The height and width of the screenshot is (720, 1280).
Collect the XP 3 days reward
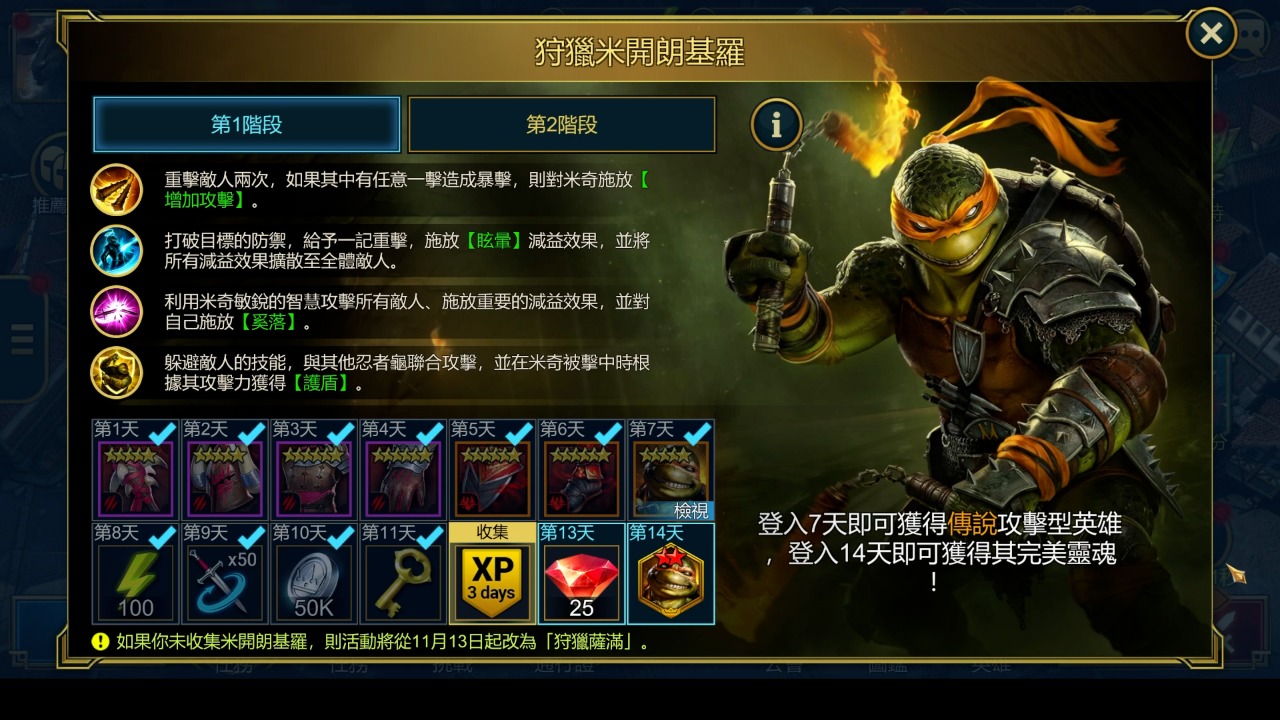pos(492,574)
